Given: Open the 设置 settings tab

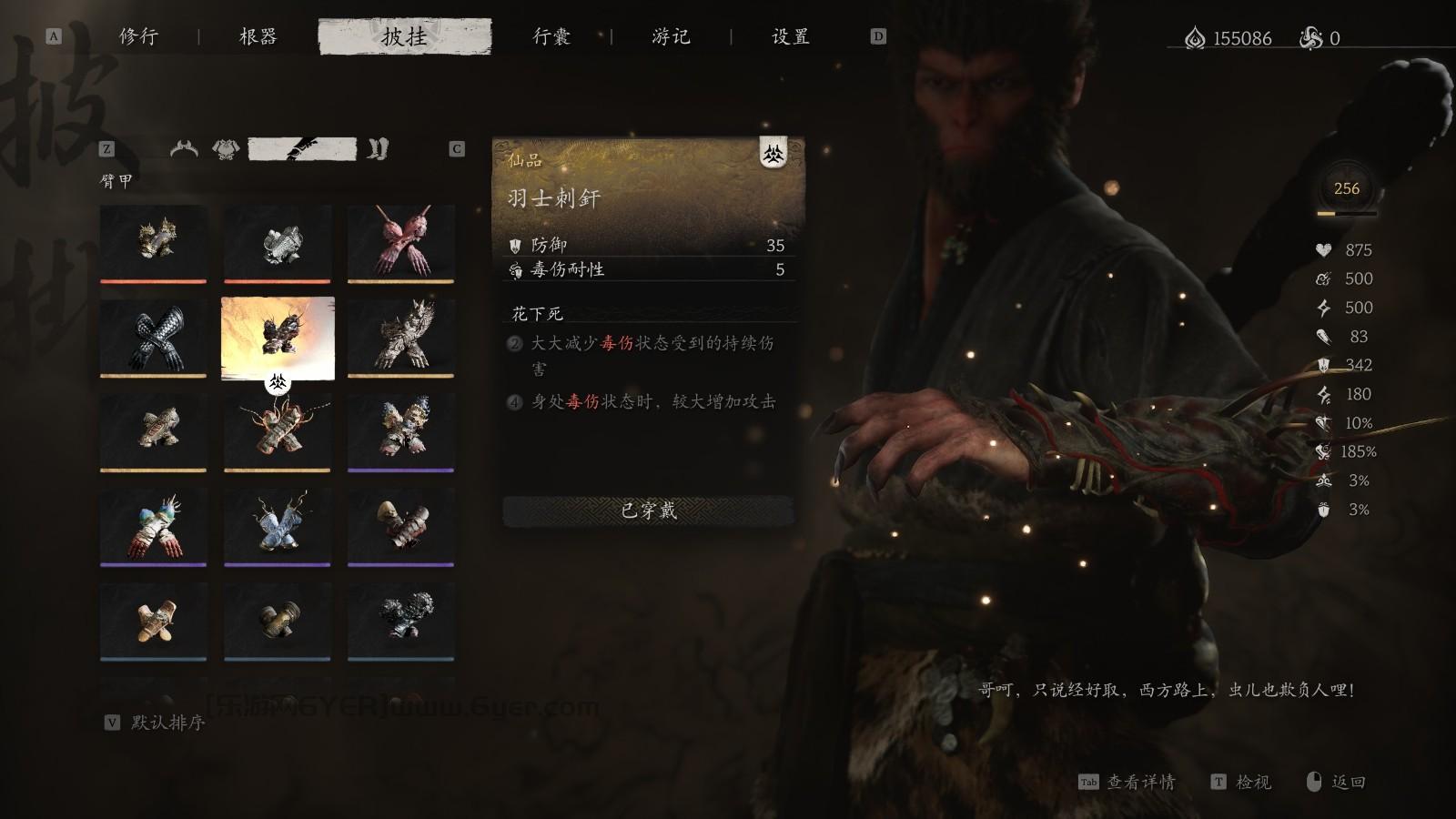Looking at the screenshot, I should click(x=788, y=37).
